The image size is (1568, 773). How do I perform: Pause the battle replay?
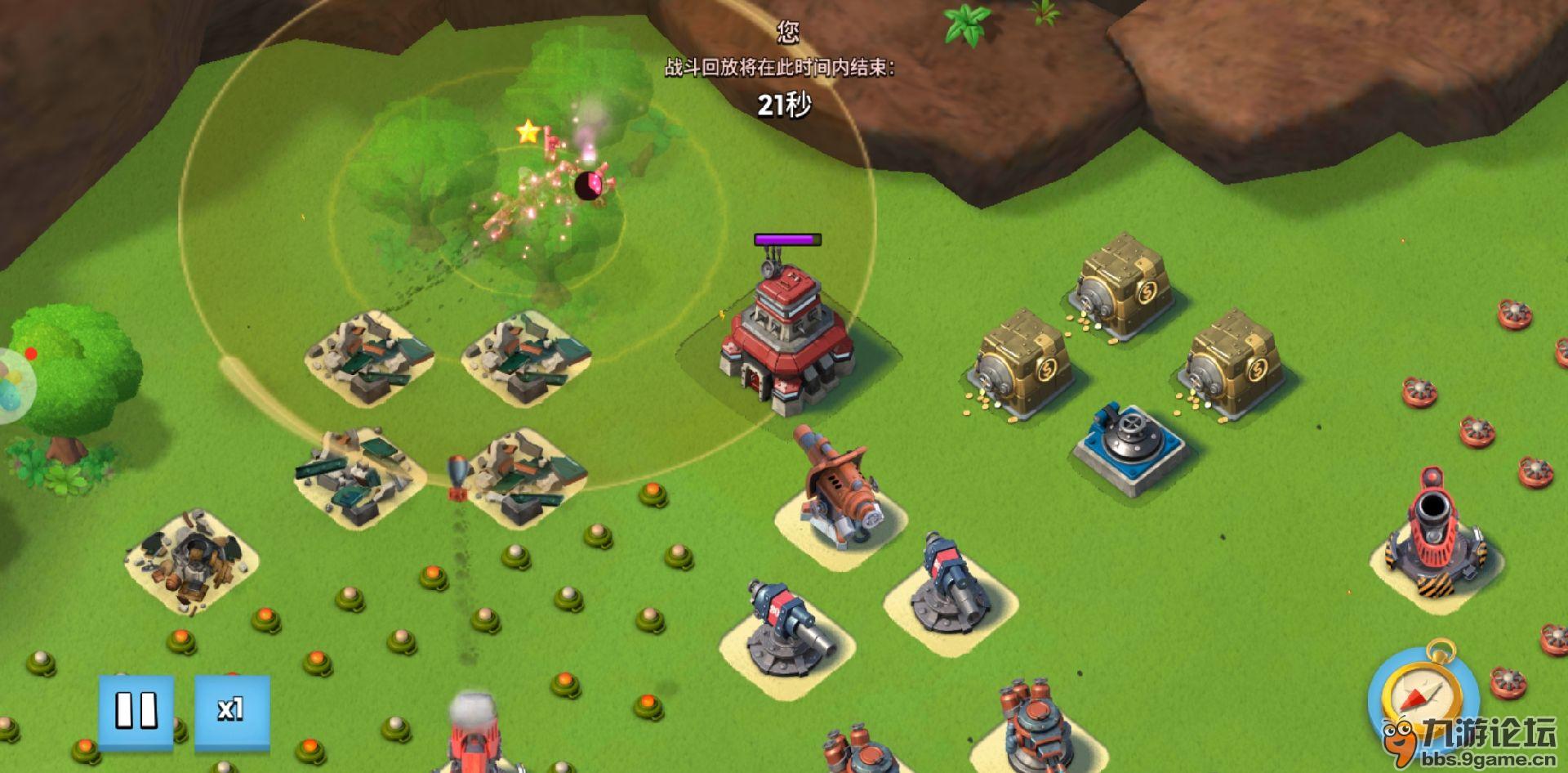pos(136,709)
